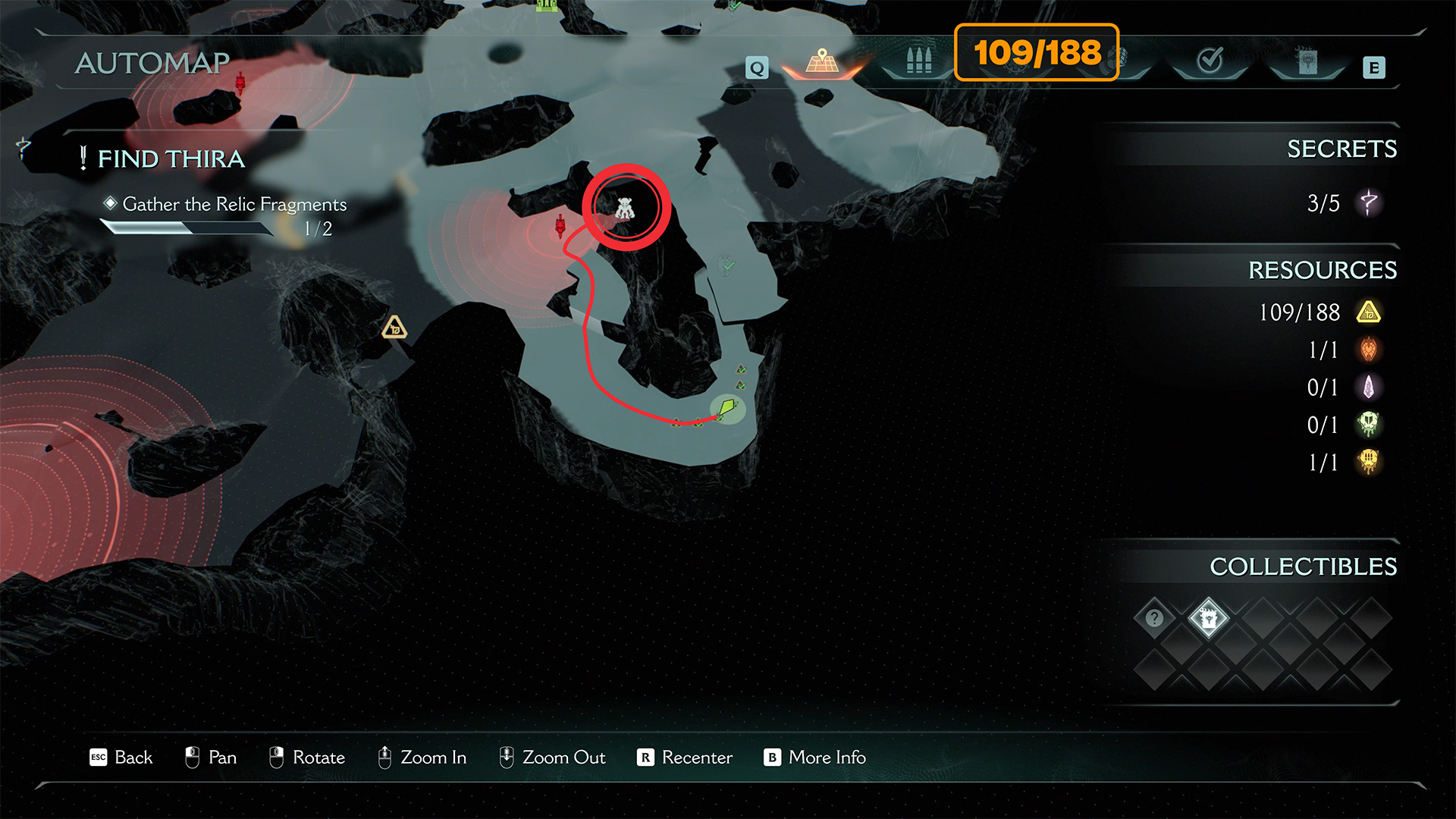
Task: Click the purple crystal resource icon
Action: click(1369, 388)
